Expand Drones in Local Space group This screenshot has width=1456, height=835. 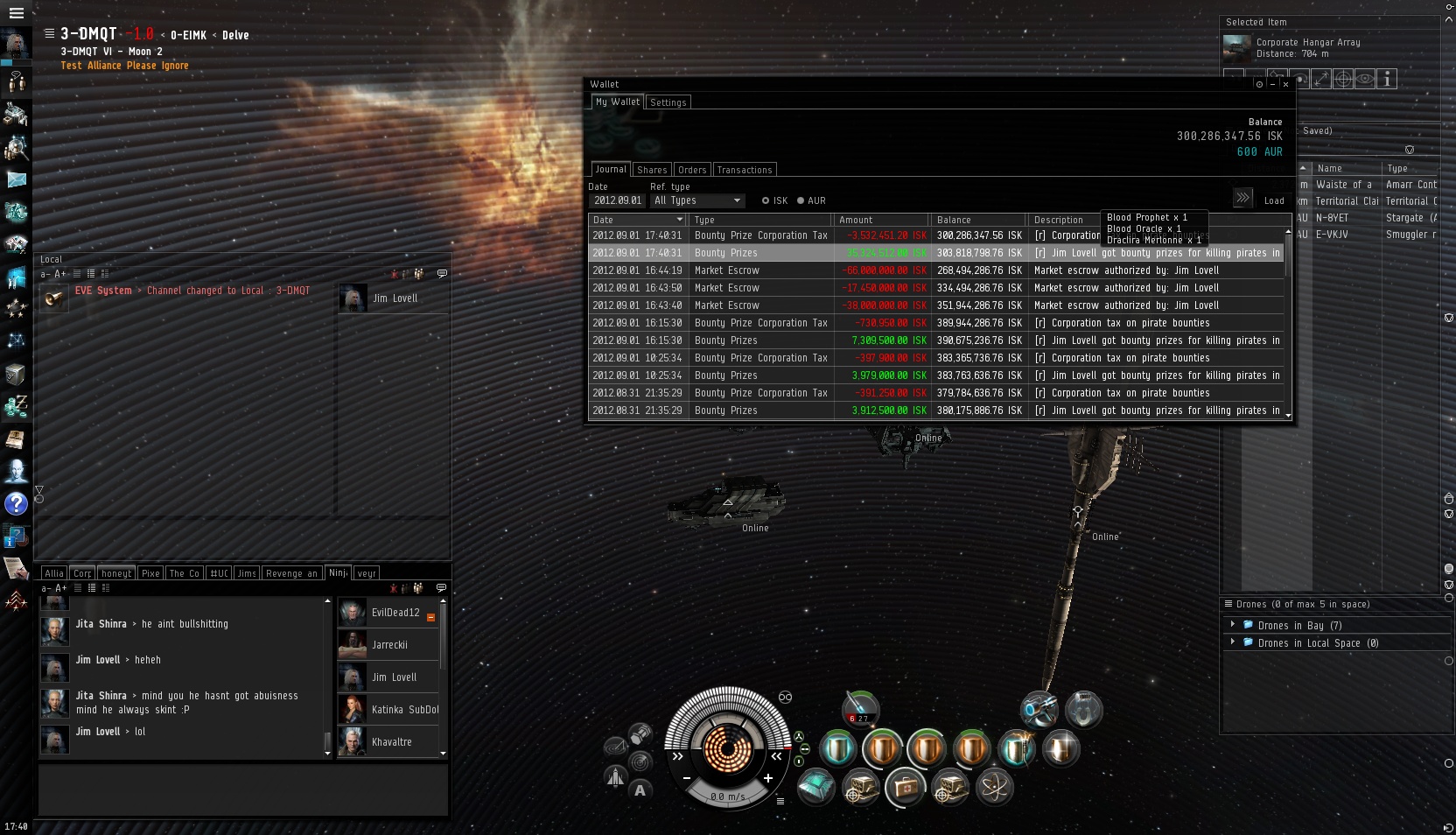tap(1233, 642)
